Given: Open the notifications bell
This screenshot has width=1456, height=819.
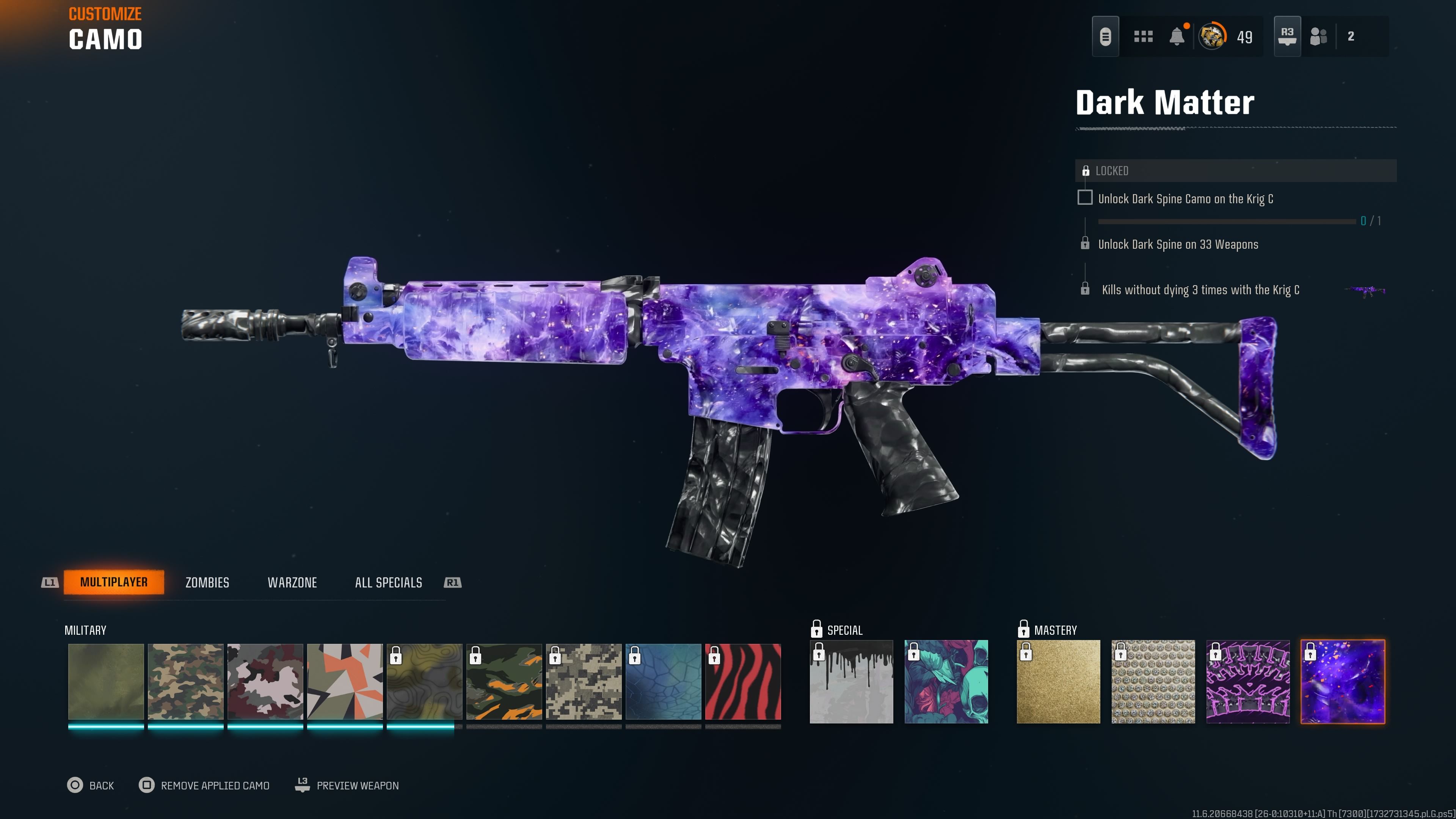Looking at the screenshot, I should point(1177,37).
